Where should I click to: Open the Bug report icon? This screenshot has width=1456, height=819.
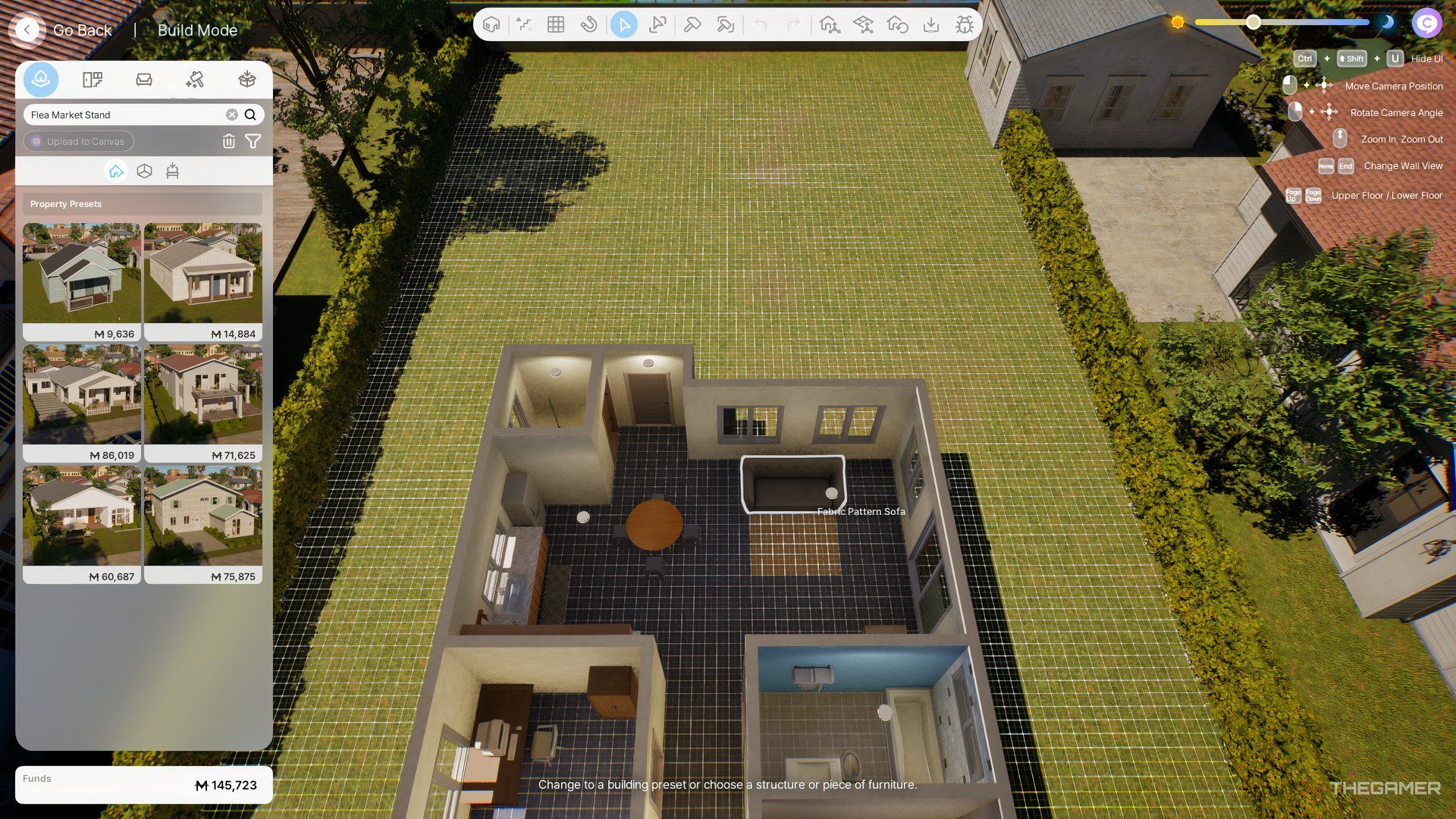coord(965,24)
